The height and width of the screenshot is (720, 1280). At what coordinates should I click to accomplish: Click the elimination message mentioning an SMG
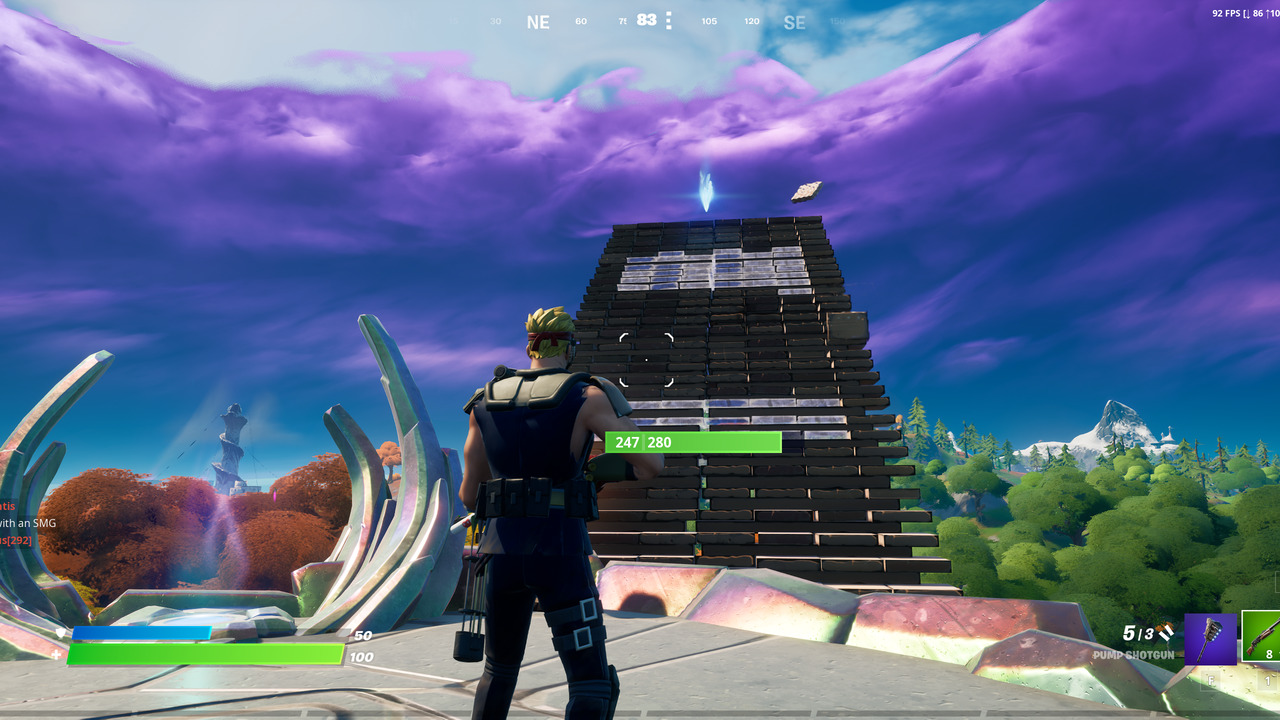pos(28,523)
